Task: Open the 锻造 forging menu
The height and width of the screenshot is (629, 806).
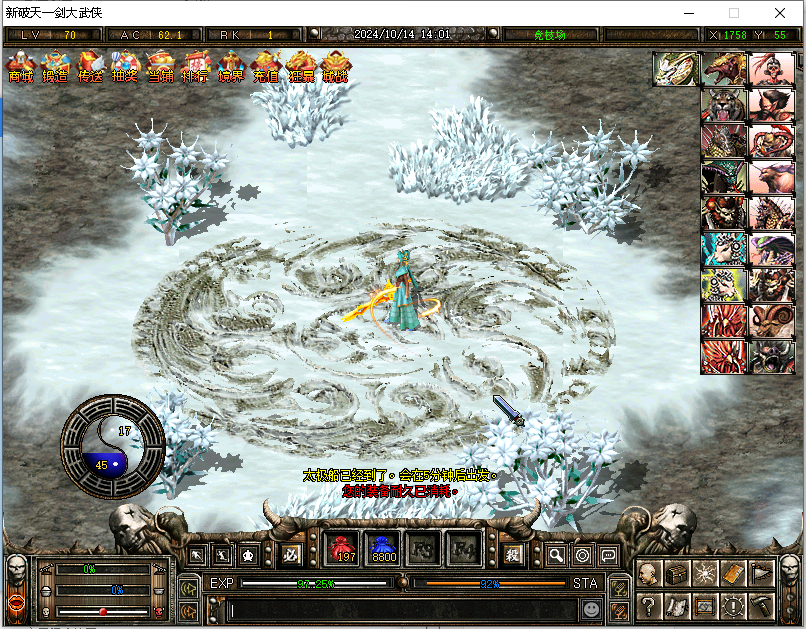Action: point(56,67)
